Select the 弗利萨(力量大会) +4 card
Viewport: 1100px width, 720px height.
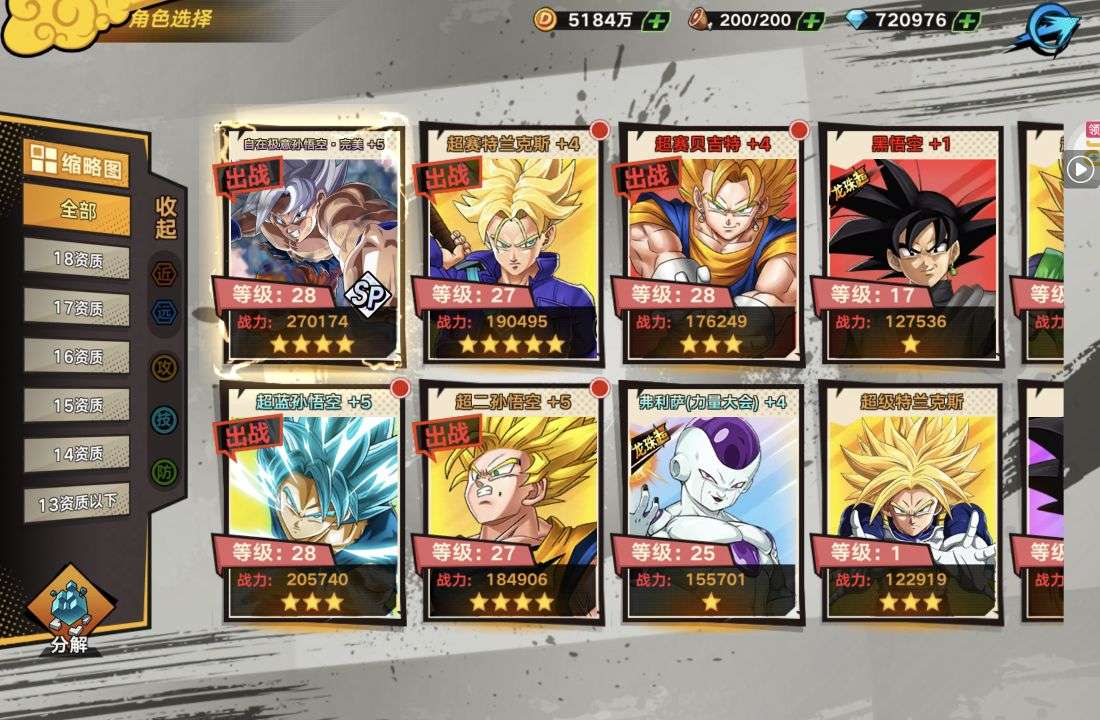tap(710, 500)
